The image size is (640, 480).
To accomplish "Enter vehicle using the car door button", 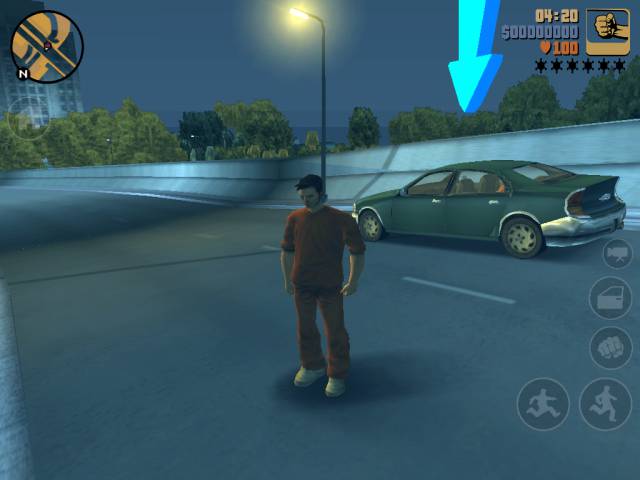I will (609, 297).
